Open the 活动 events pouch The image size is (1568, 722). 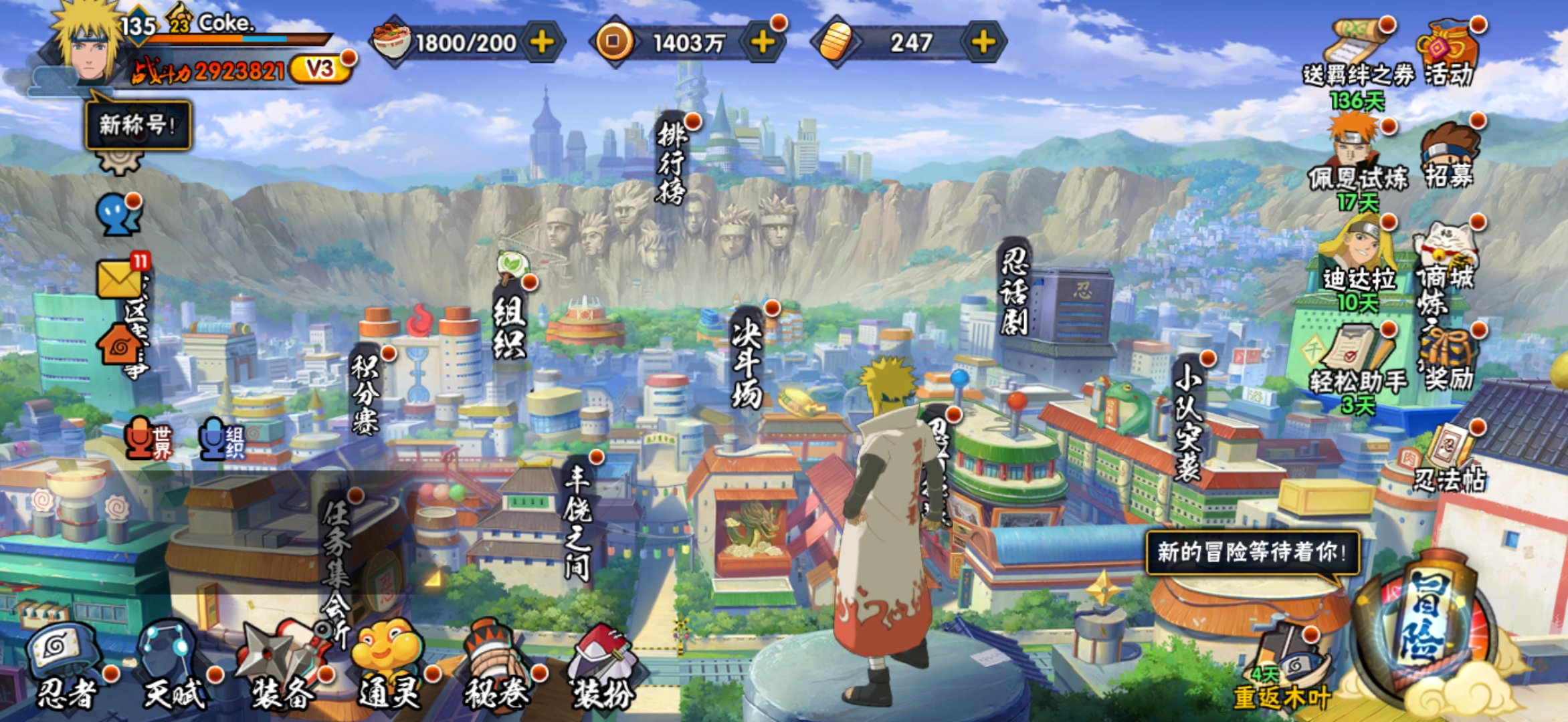coord(1449,53)
